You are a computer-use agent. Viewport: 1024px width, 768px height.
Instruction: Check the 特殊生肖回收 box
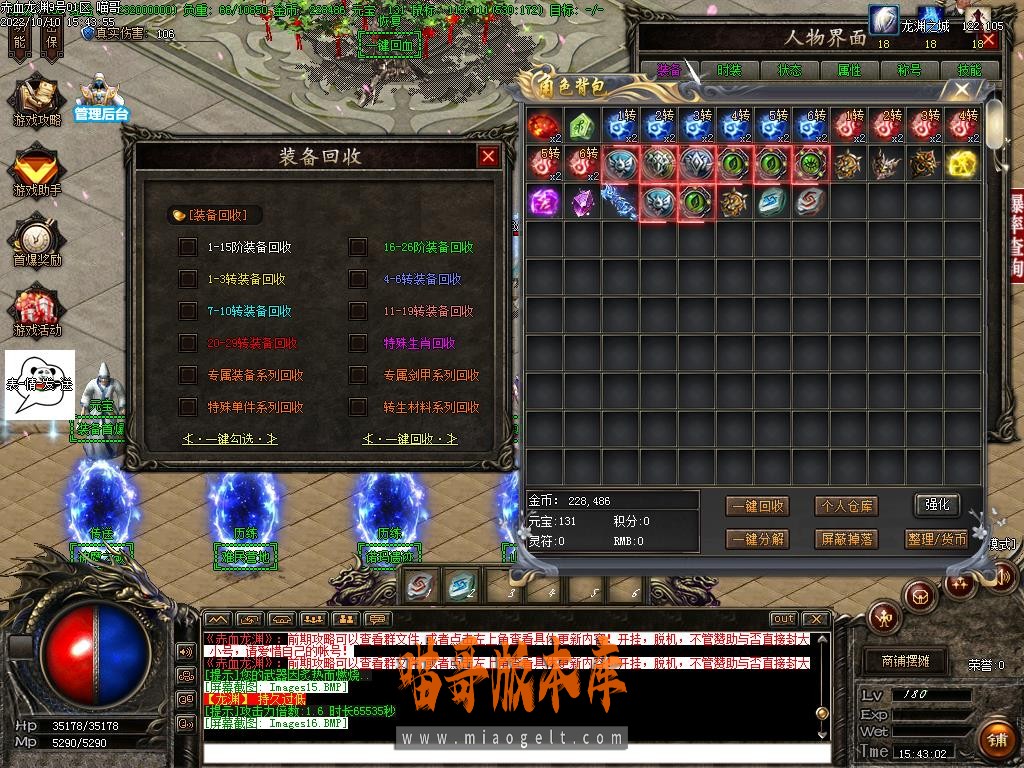[358, 343]
